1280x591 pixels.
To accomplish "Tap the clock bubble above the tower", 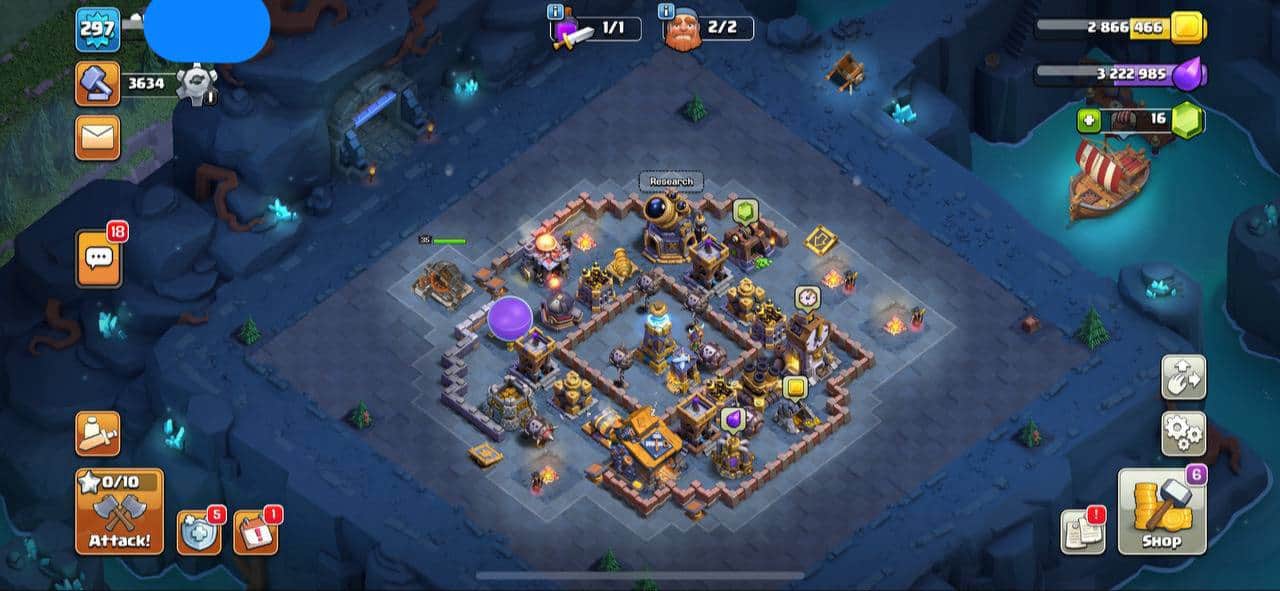I will pos(807,298).
